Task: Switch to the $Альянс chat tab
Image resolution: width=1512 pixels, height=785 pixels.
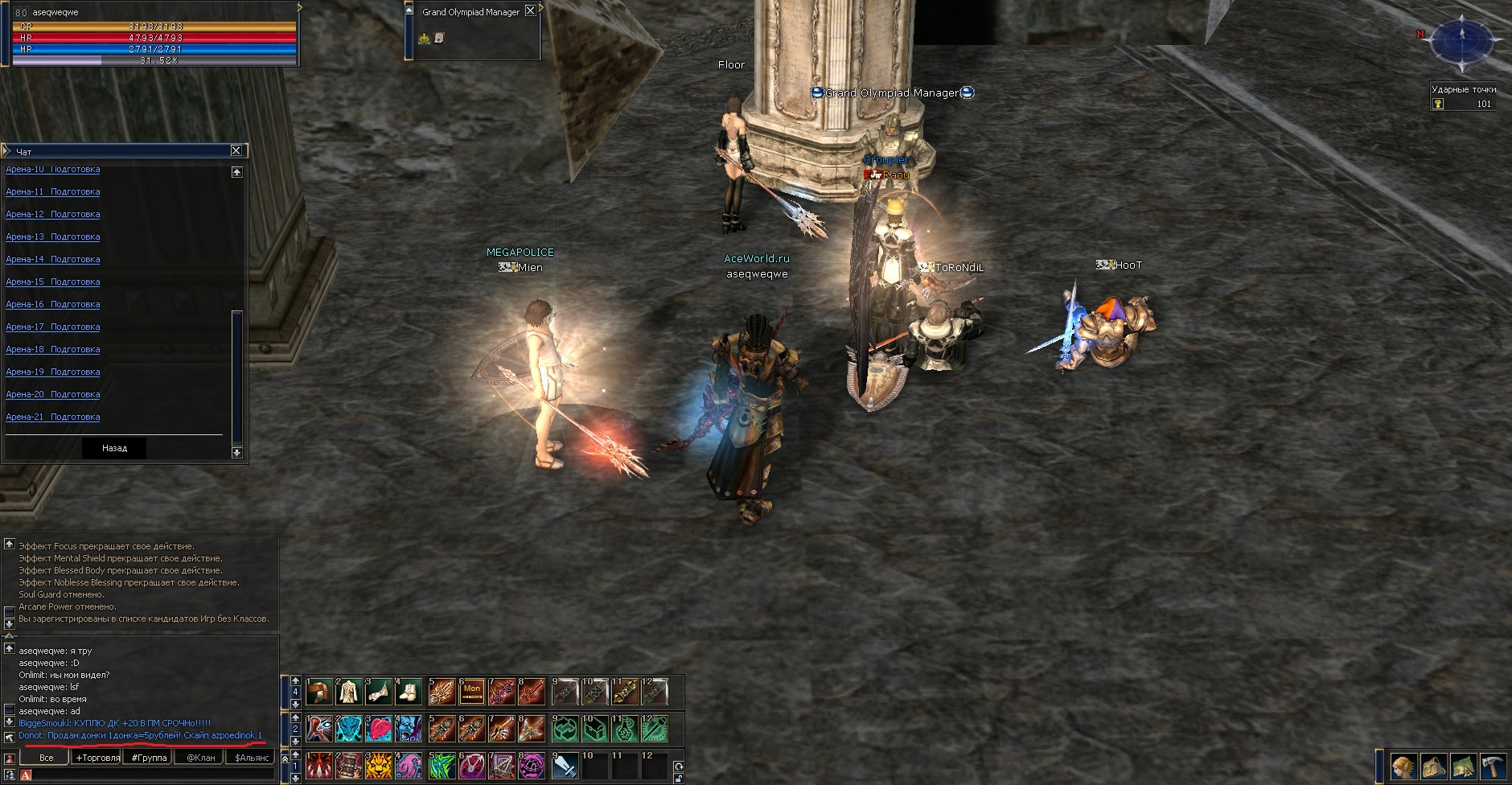Action: [251, 758]
